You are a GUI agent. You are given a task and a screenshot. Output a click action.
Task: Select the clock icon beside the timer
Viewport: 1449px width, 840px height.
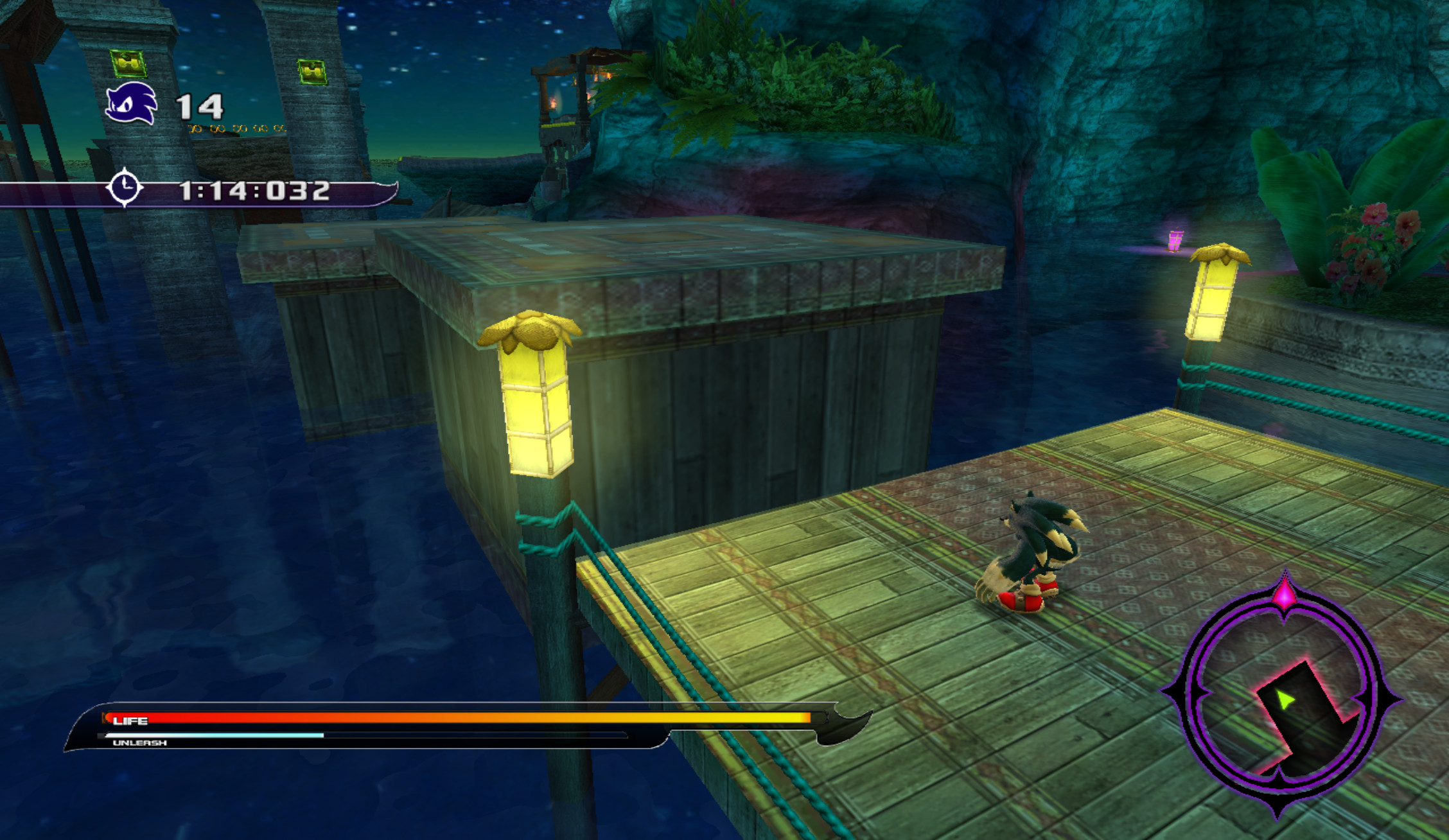[x=125, y=188]
